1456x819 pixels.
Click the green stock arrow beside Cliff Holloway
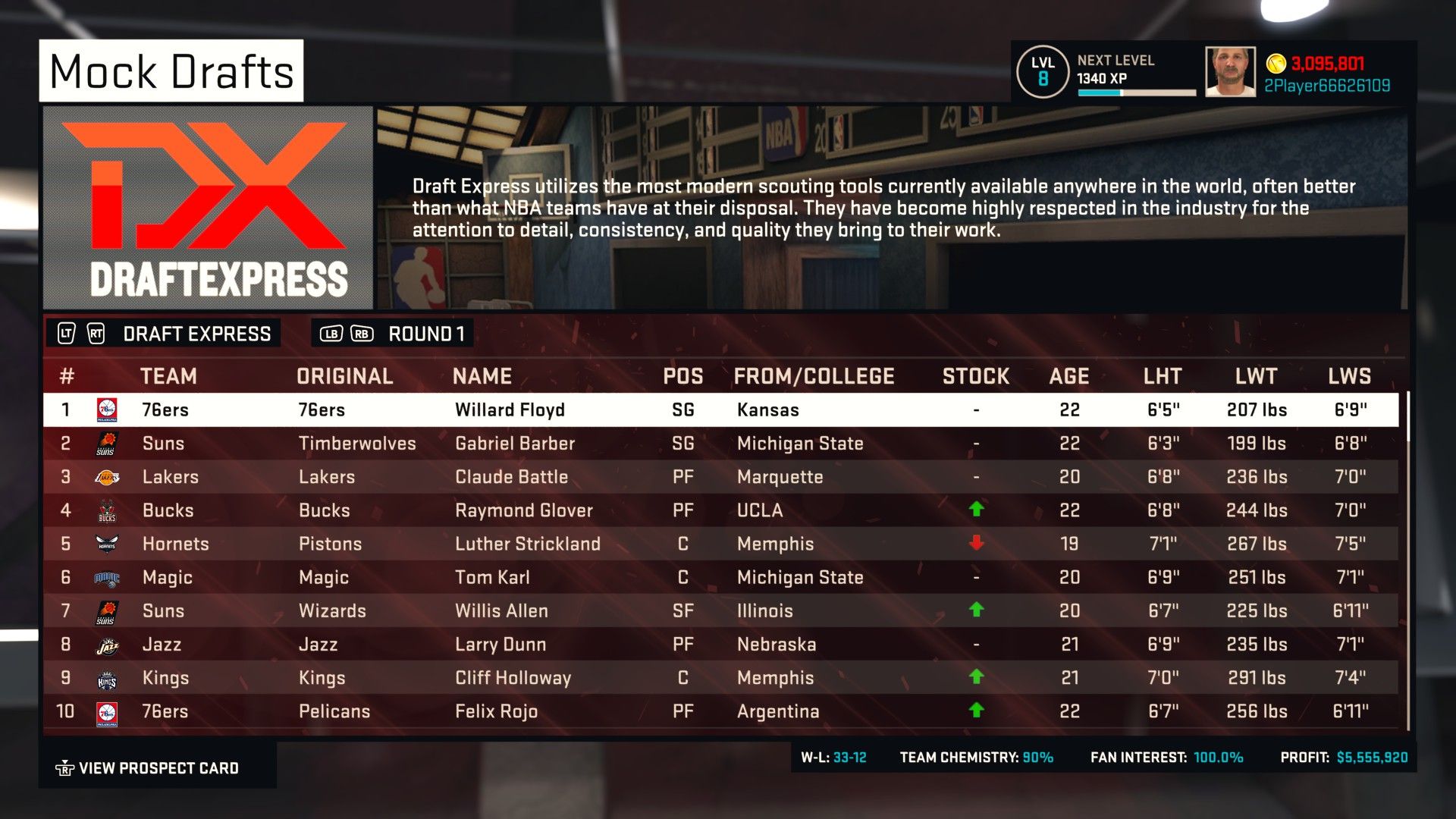click(x=976, y=677)
